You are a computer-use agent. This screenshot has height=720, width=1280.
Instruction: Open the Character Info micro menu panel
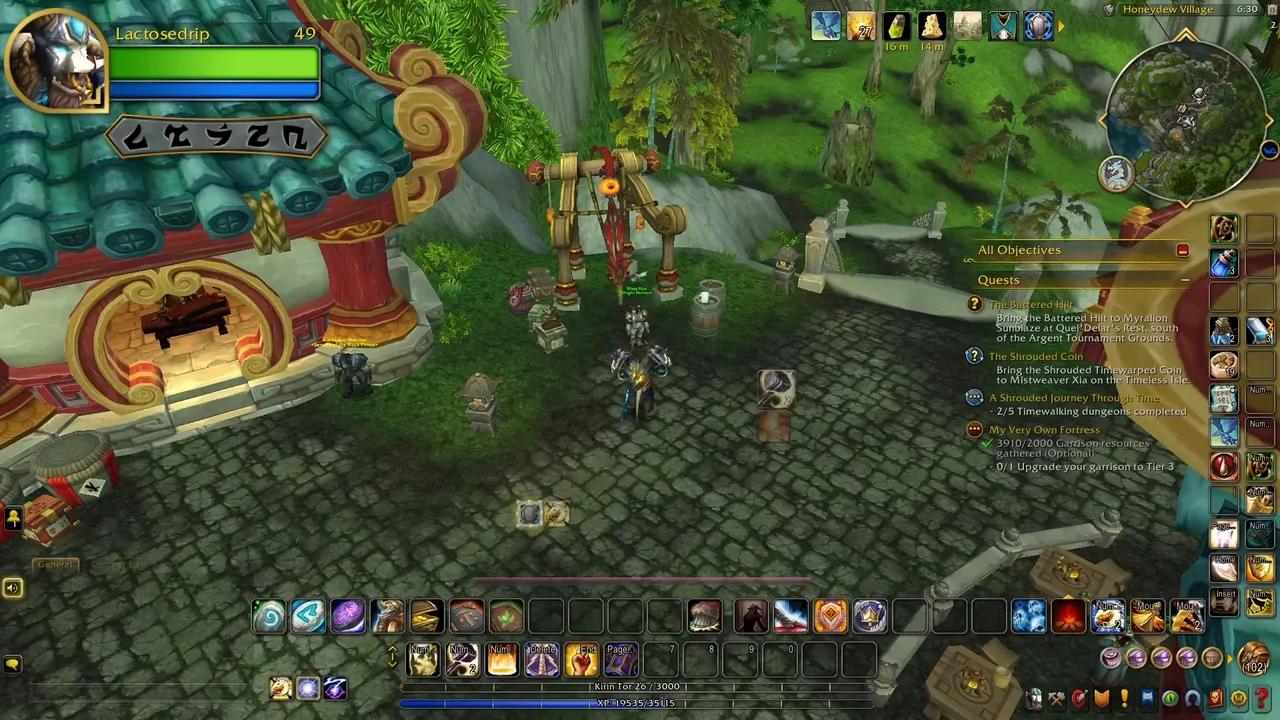(1033, 698)
